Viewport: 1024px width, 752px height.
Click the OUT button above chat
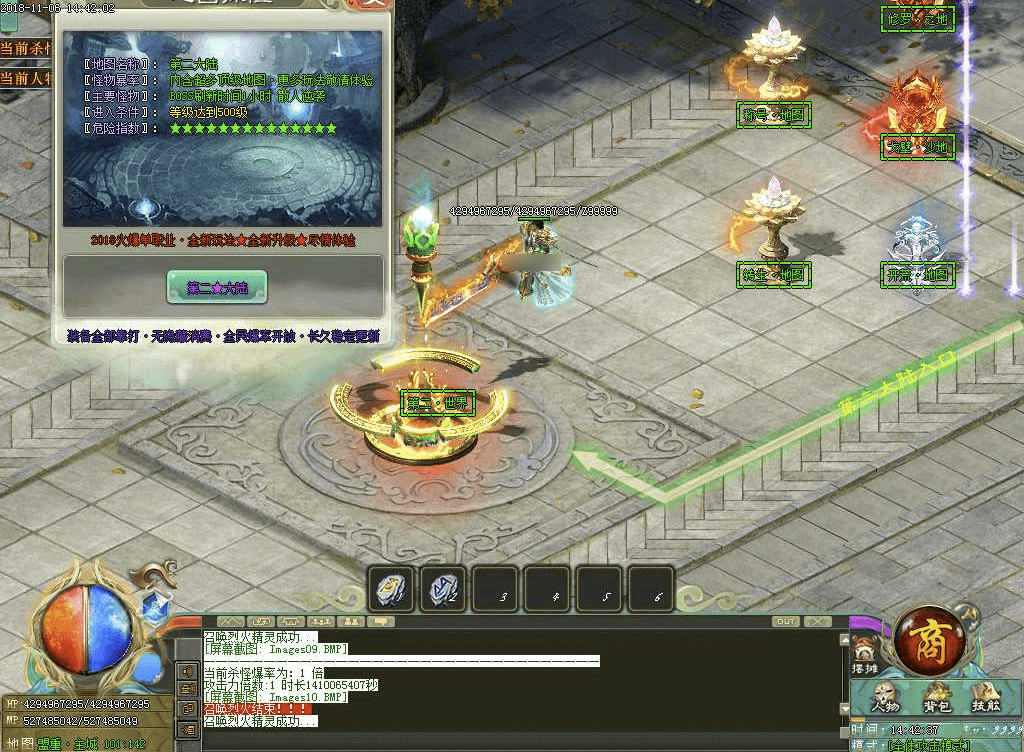[786, 622]
